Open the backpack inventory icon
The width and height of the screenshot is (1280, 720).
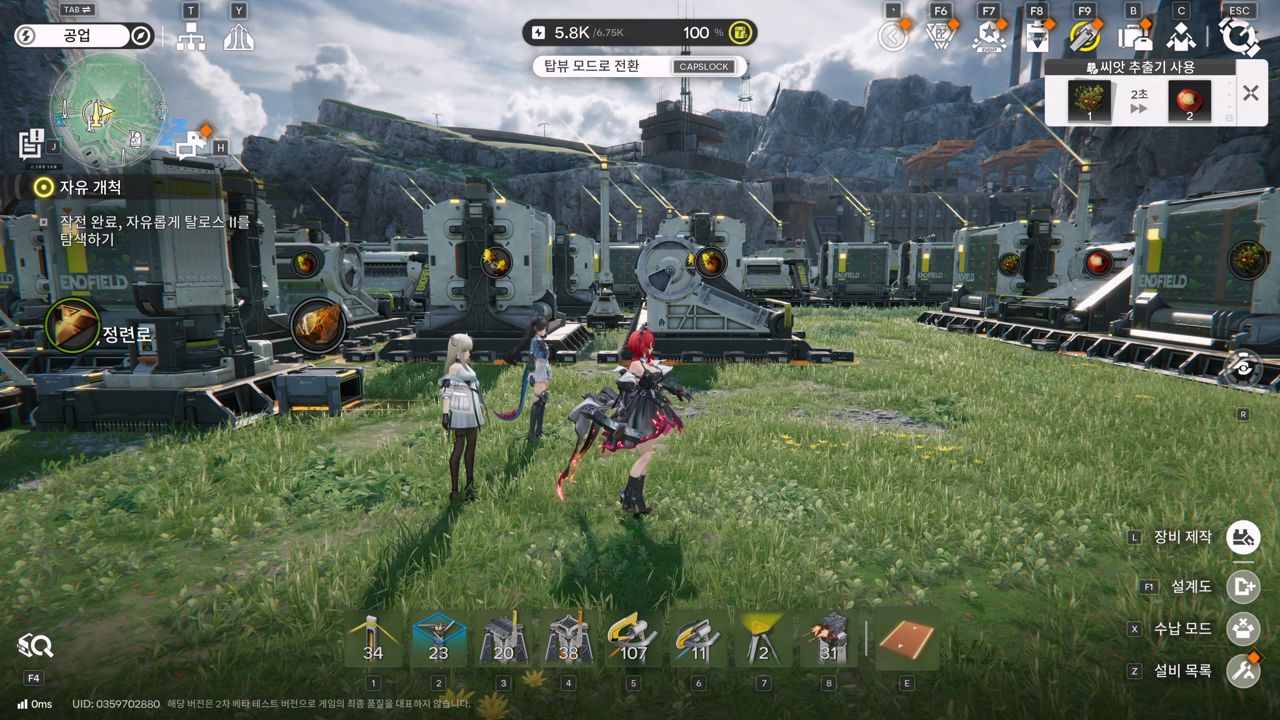tap(1134, 37)
